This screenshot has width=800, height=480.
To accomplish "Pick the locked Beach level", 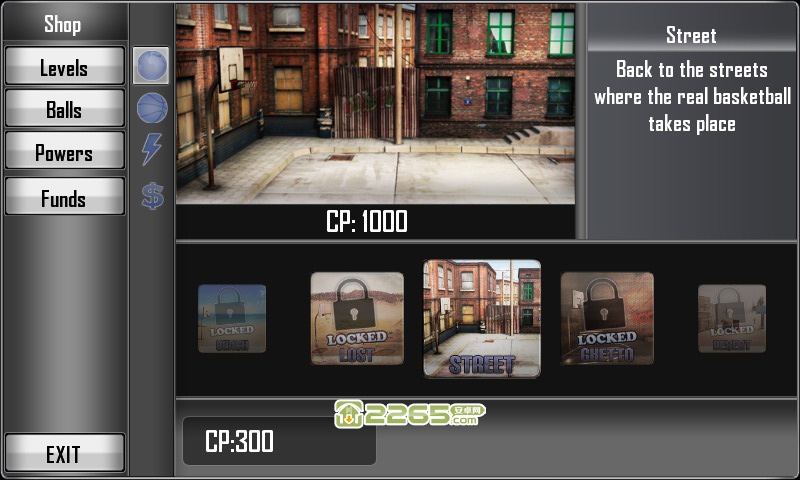I will (x=232, y=319).
